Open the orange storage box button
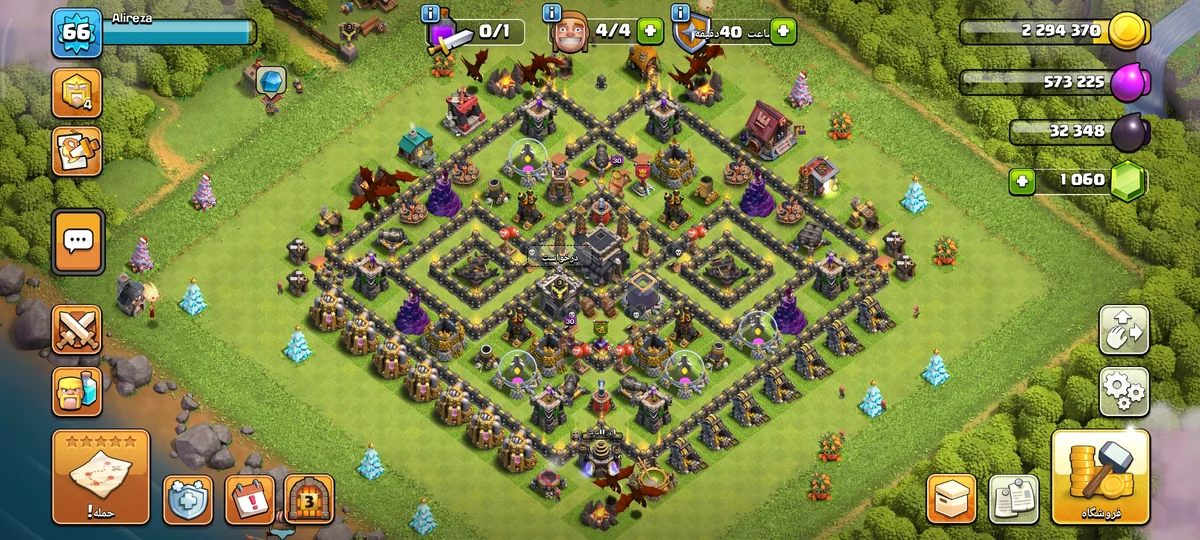The width and height of the screenshot is (1200, 540). (951, 498)
